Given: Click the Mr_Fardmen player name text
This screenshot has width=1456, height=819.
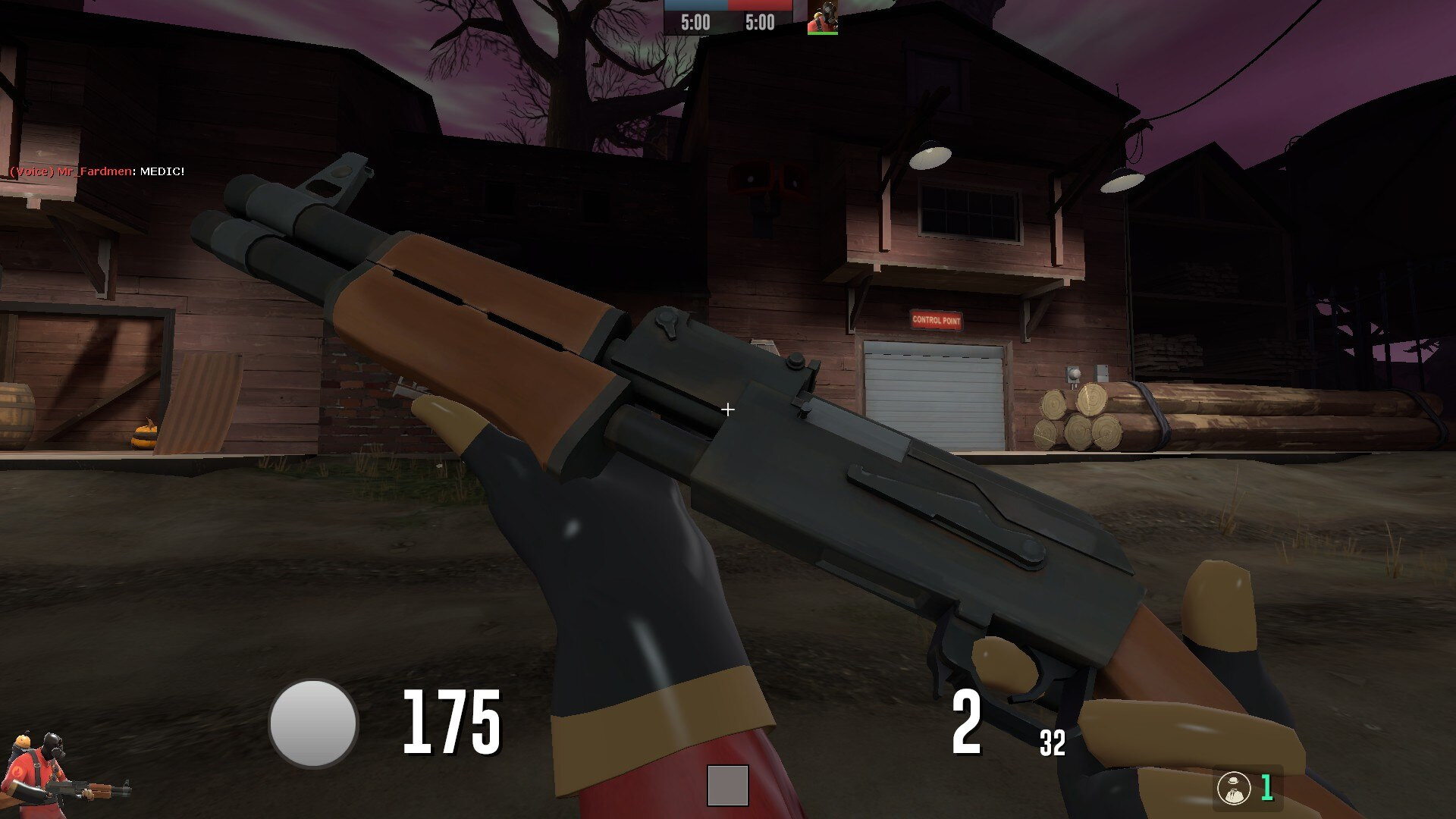Looking at the screenshot, I should click(x=93, y=173).
